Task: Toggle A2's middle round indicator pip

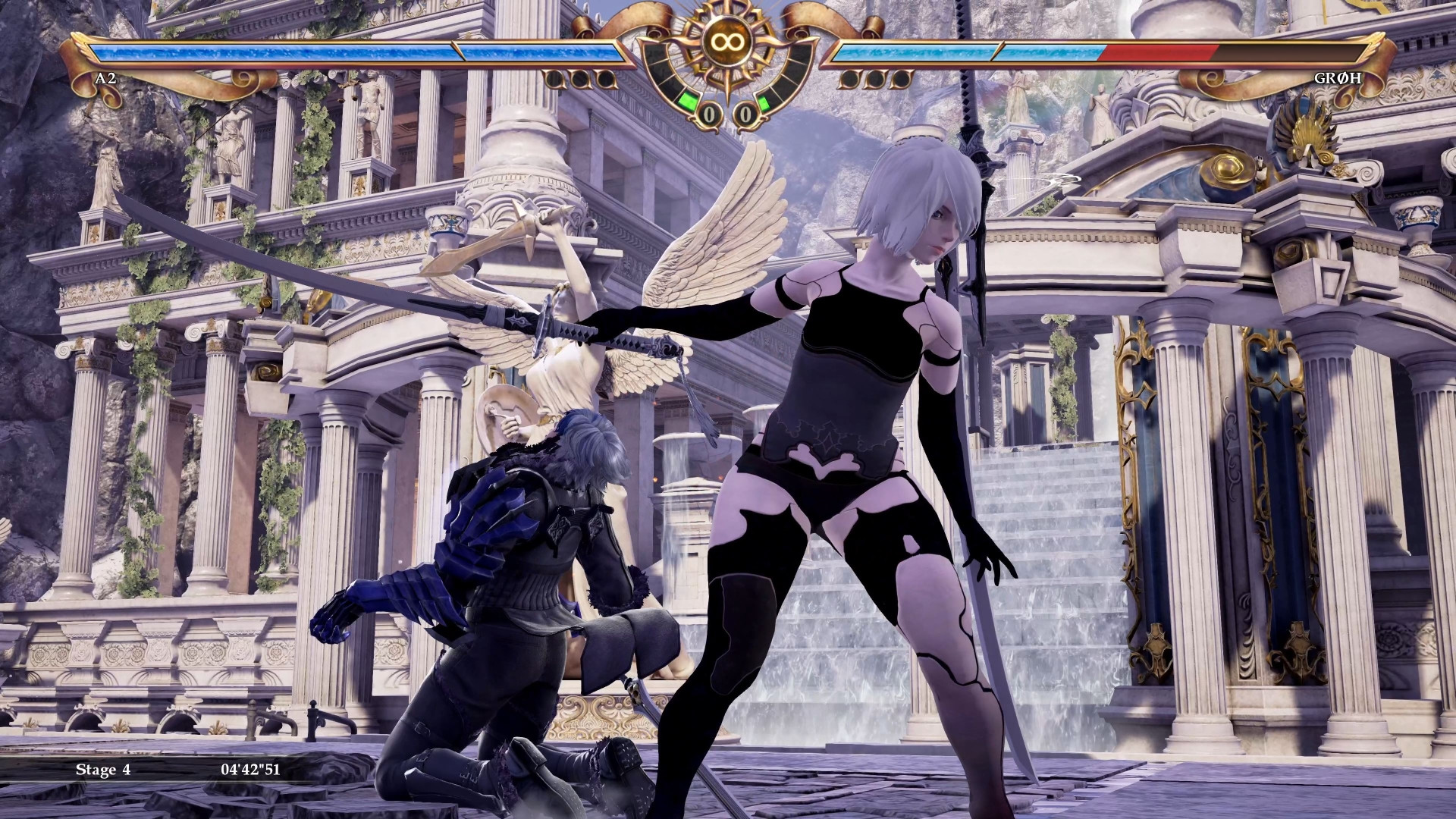Action: pyautogui.click(x=581, y=80)
